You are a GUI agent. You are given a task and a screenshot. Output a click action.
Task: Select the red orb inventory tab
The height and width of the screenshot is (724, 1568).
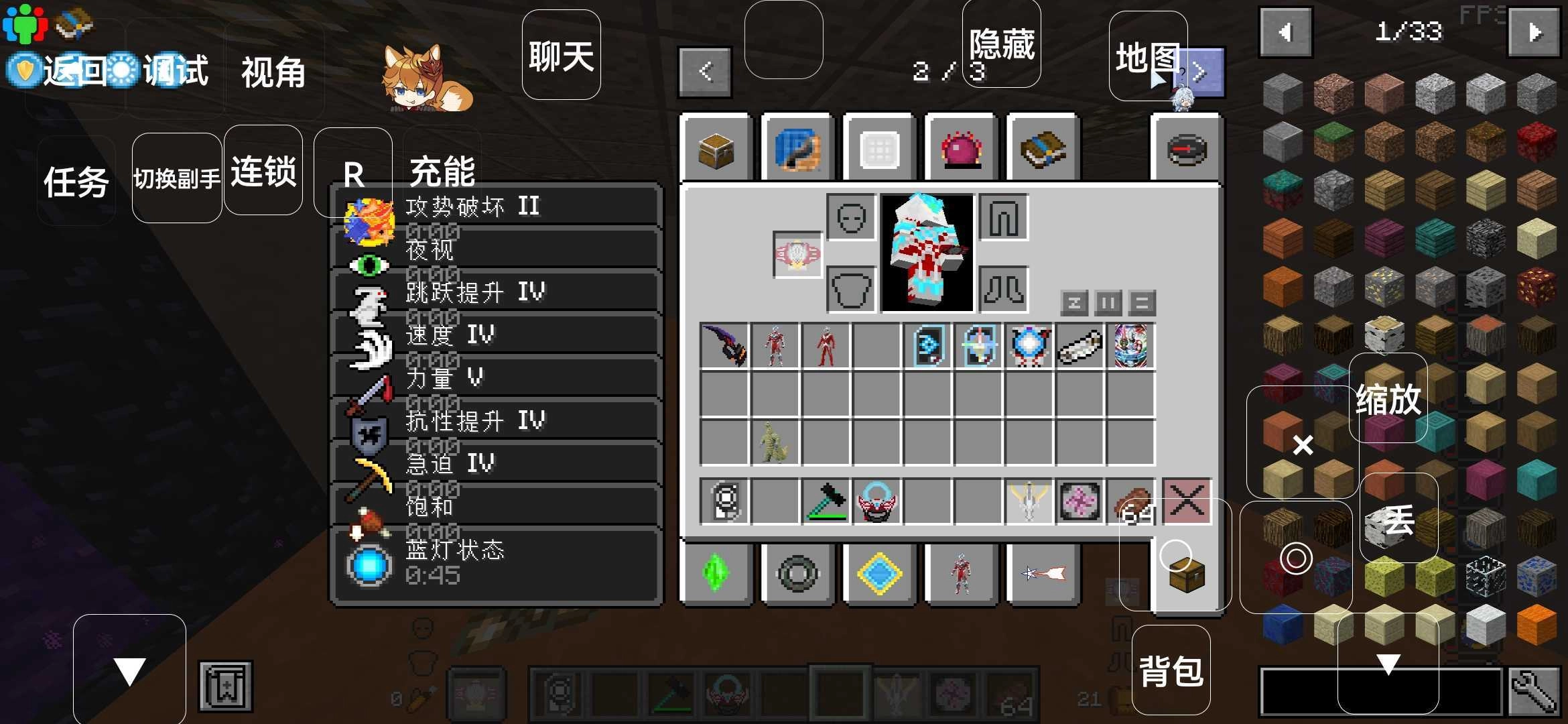pos(961,149)
